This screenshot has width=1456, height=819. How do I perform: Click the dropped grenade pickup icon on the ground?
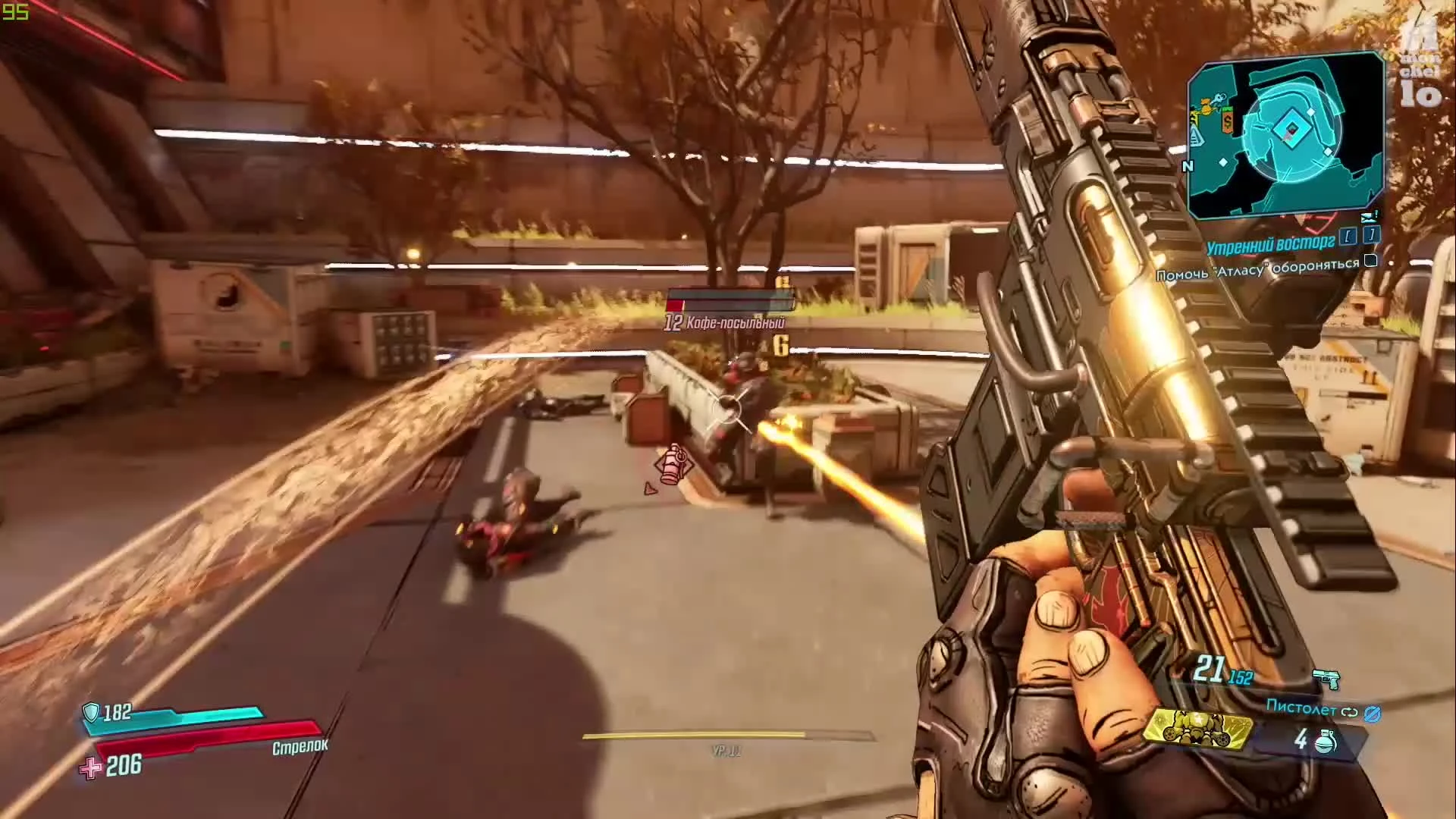coord(673,465)
